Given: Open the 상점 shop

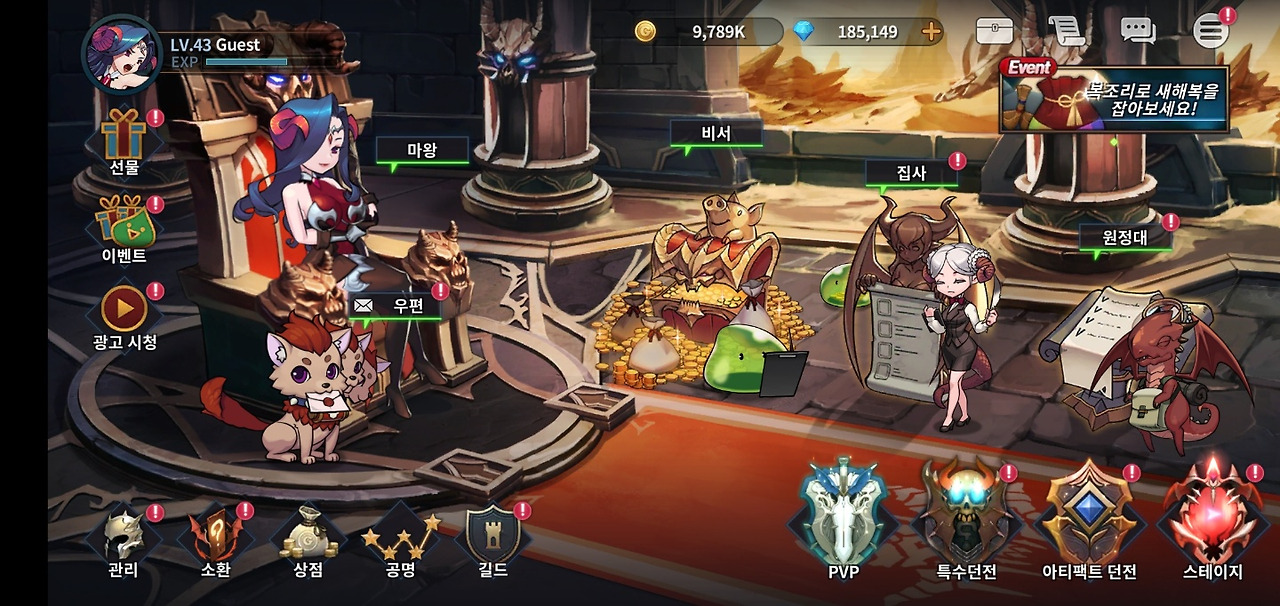Looking at the screenshot, I should 308,542.
